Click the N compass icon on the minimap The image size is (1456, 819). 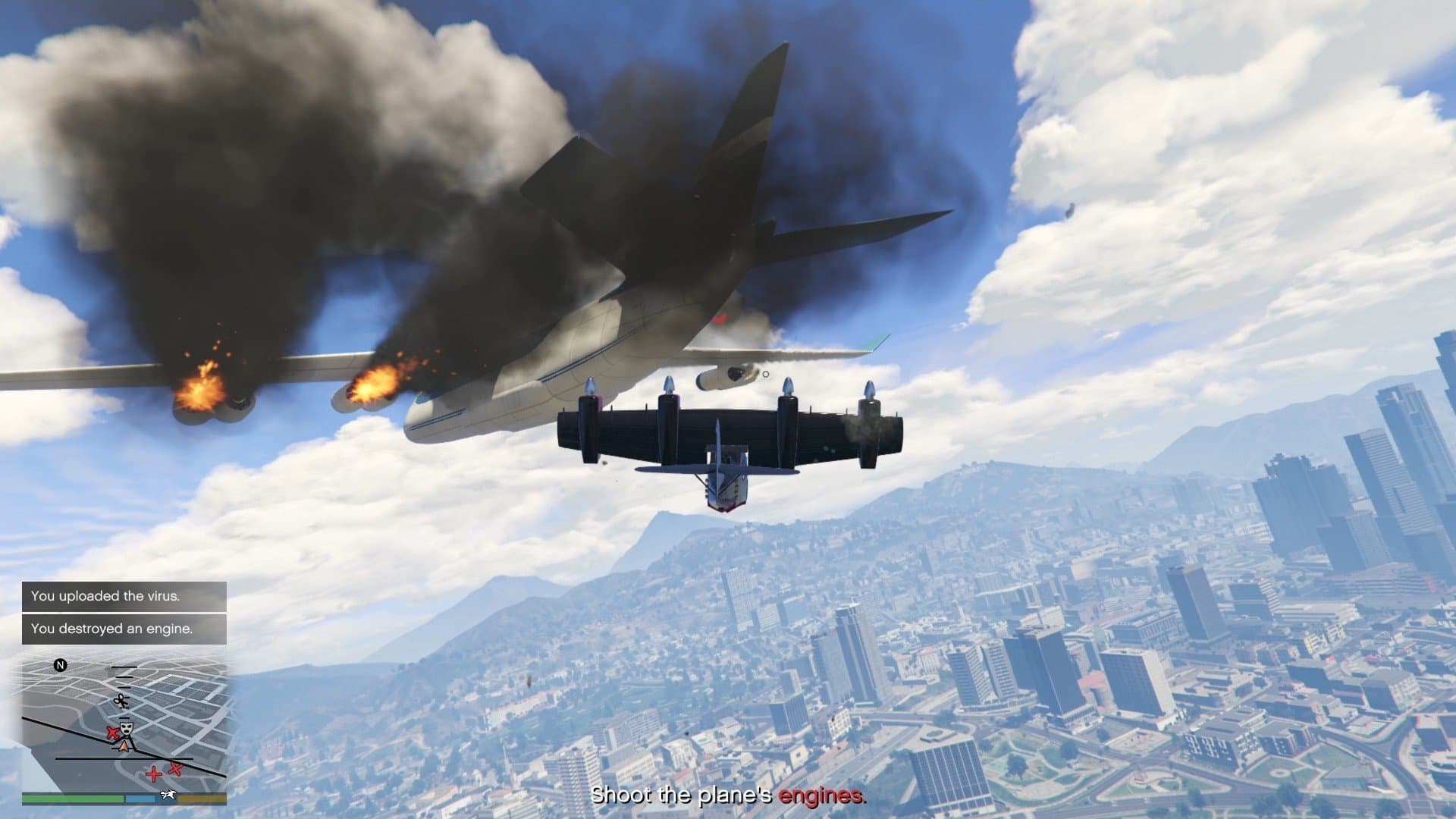[x=60, y=664]
